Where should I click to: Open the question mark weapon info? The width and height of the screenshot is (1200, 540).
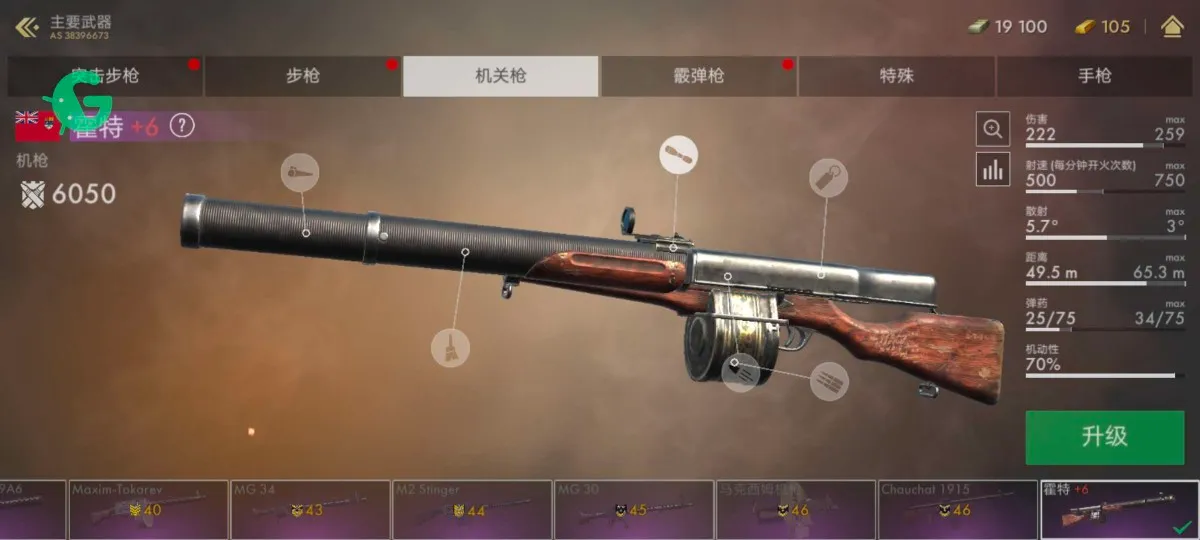click(x=181, y=126)
